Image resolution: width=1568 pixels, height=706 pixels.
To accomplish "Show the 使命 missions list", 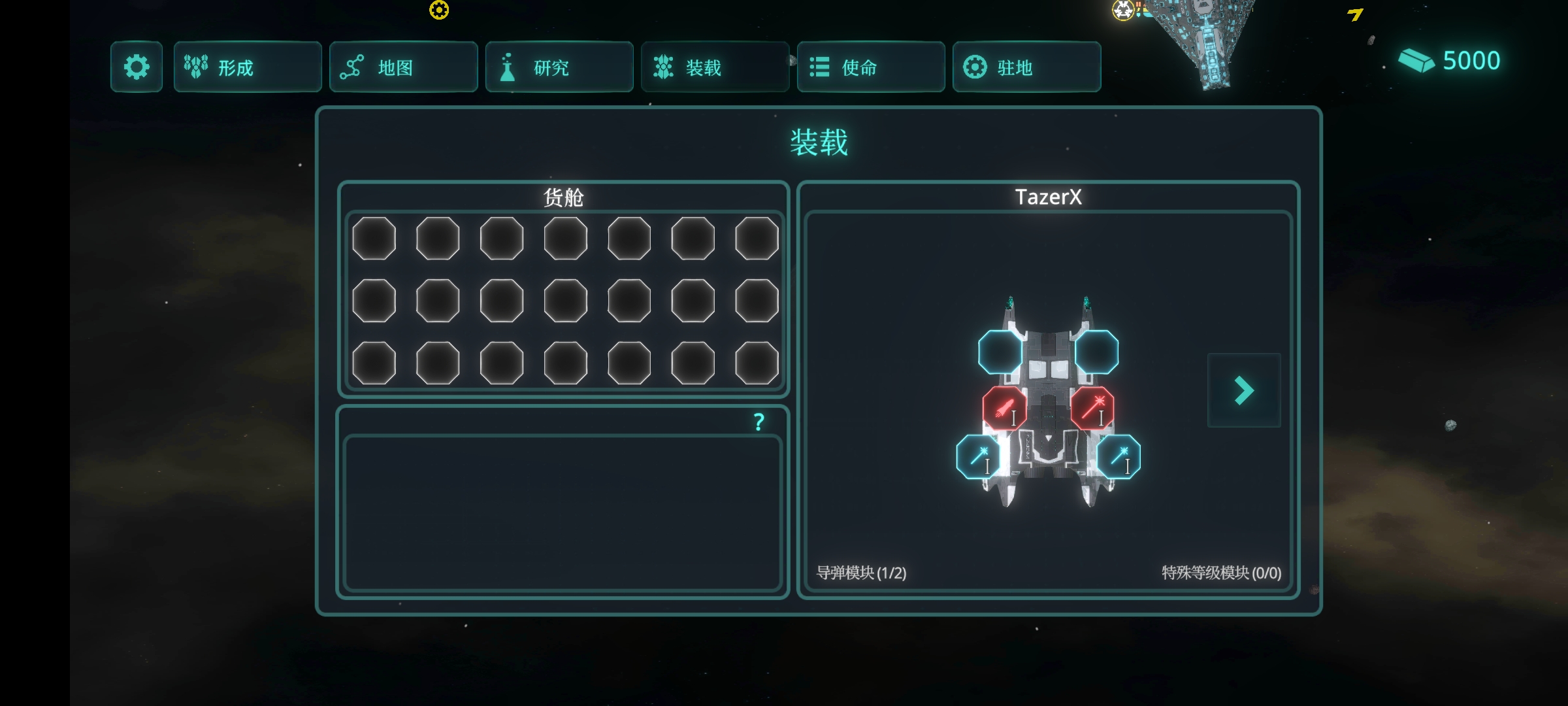I will [x=870, y=67].
